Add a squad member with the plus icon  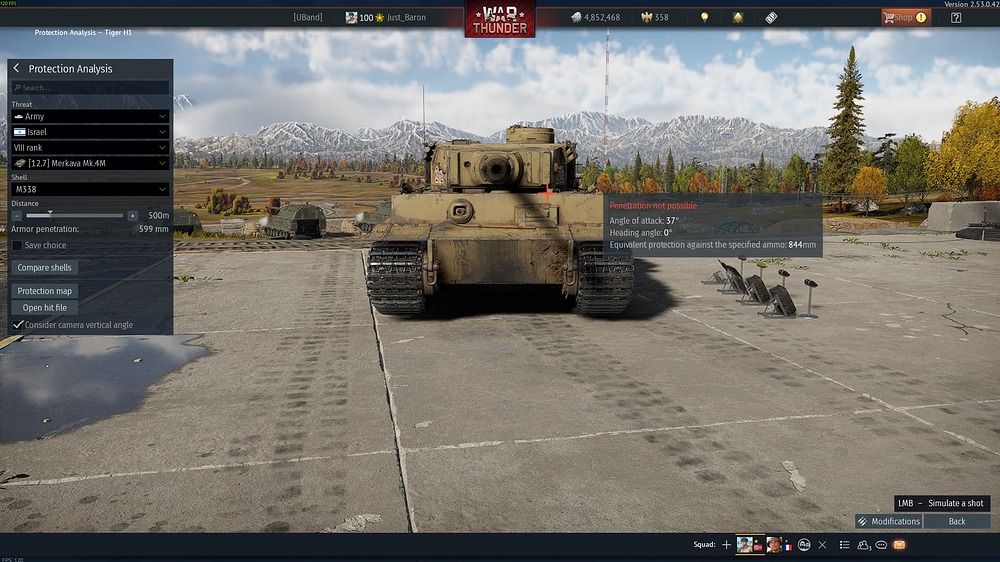726,545
